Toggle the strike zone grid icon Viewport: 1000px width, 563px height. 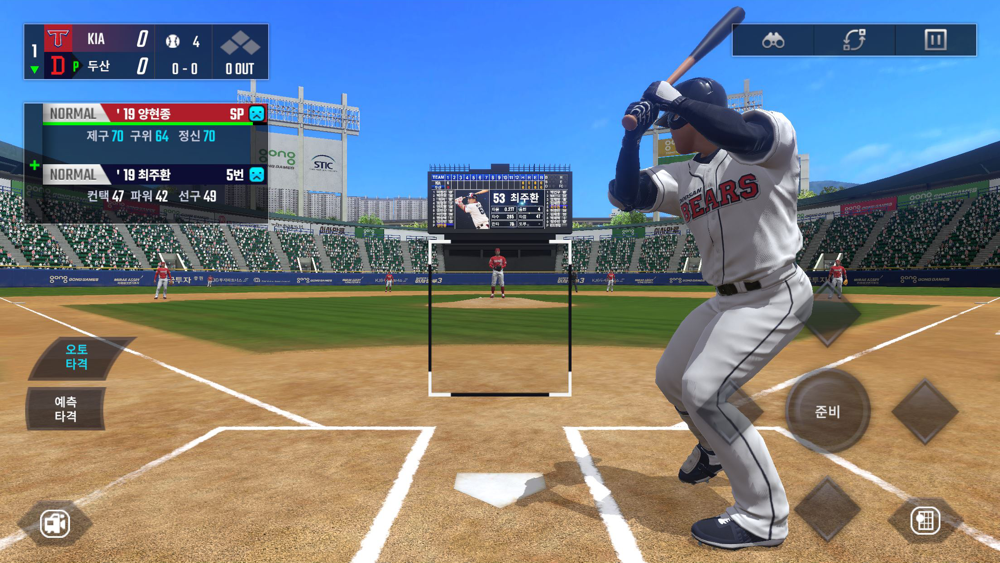click(925, 521)
